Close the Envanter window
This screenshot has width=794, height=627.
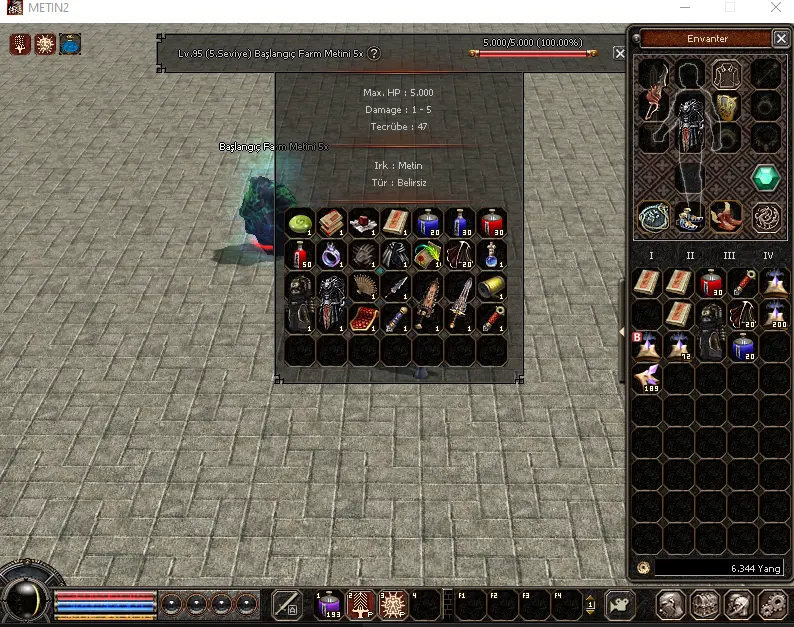tap(780, 39)
